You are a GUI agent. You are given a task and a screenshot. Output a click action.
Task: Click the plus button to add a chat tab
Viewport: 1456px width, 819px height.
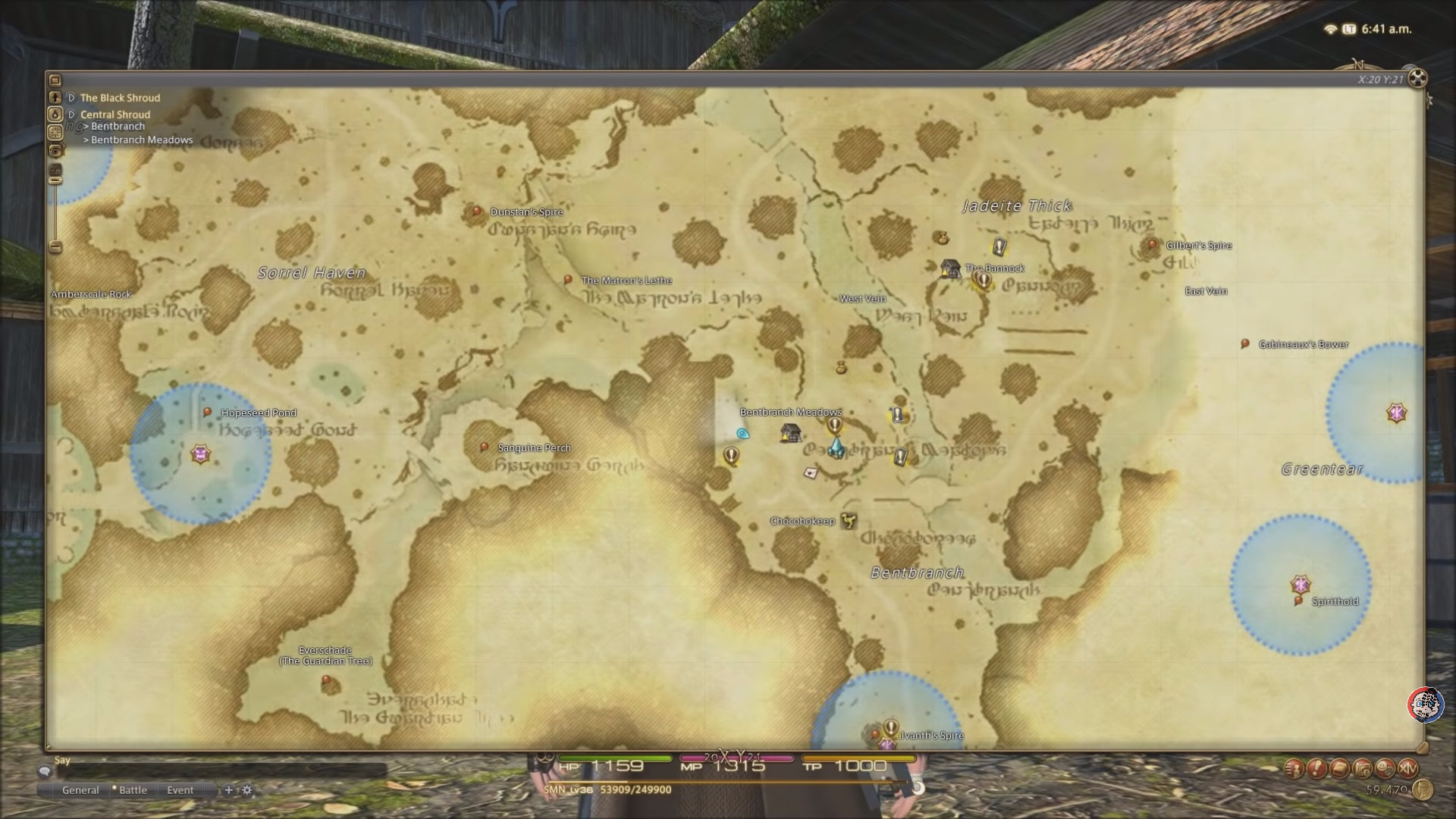[229, 790]
